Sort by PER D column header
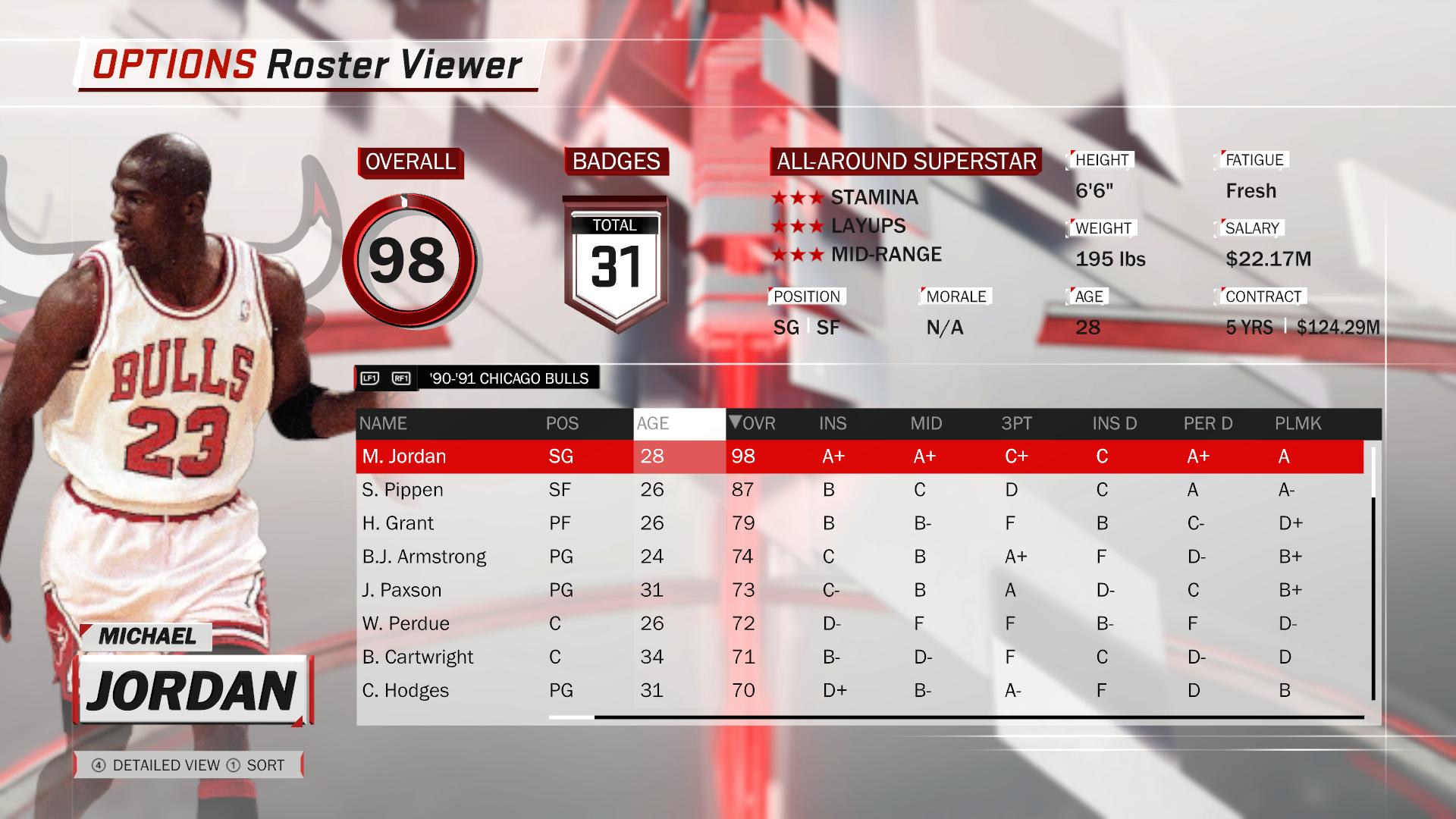Viewport: 1456px width, 819px height. pos(1208,424)
